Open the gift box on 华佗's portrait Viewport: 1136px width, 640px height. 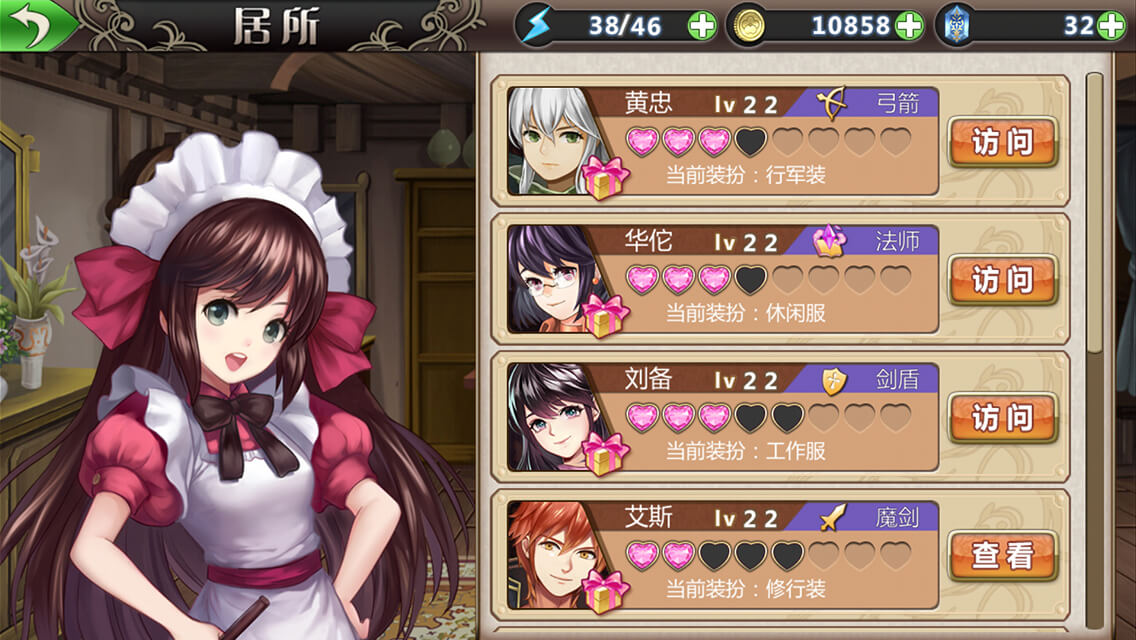[x=605, y=315]
